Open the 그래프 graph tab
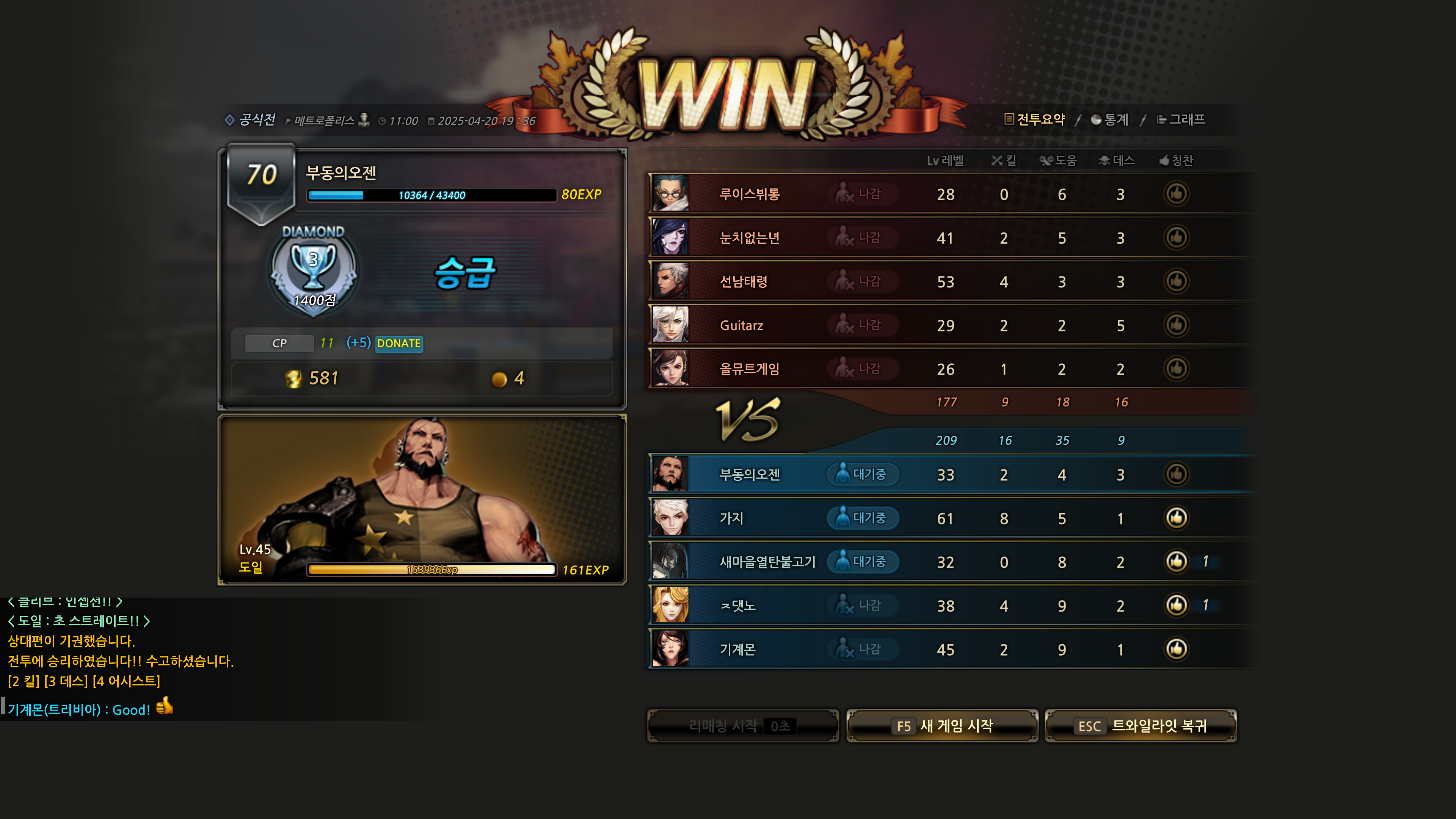 (x=1181, y=119)
